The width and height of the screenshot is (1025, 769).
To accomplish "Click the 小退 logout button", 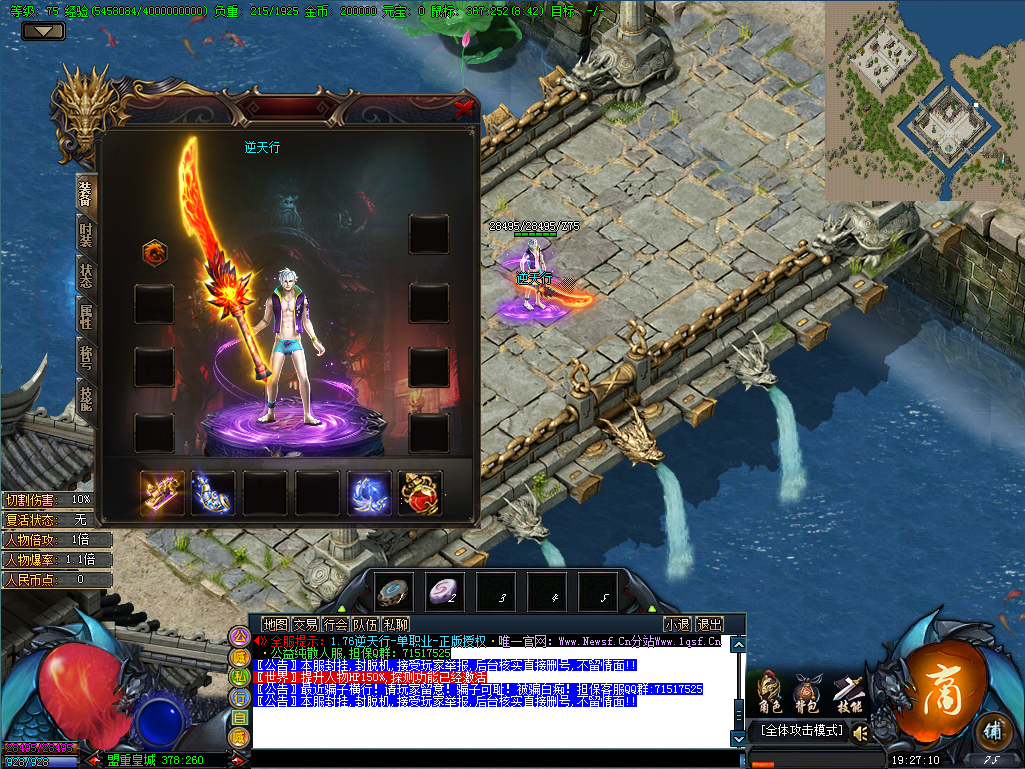I will (x=677, y=625).
